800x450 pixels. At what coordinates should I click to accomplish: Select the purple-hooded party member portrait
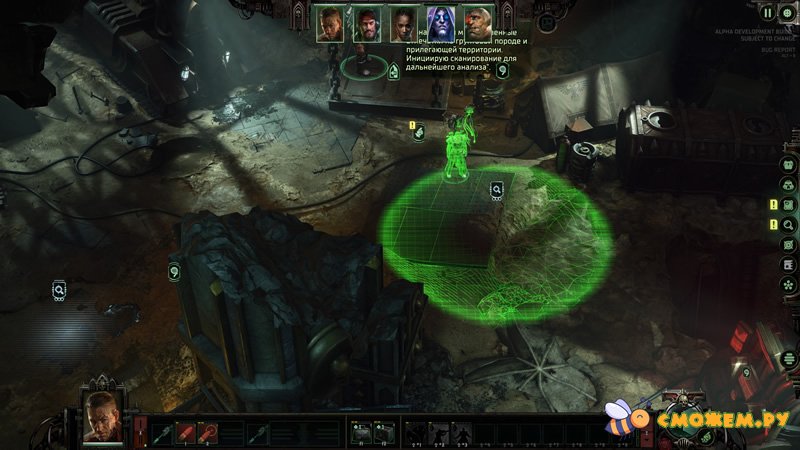(440, 22)
